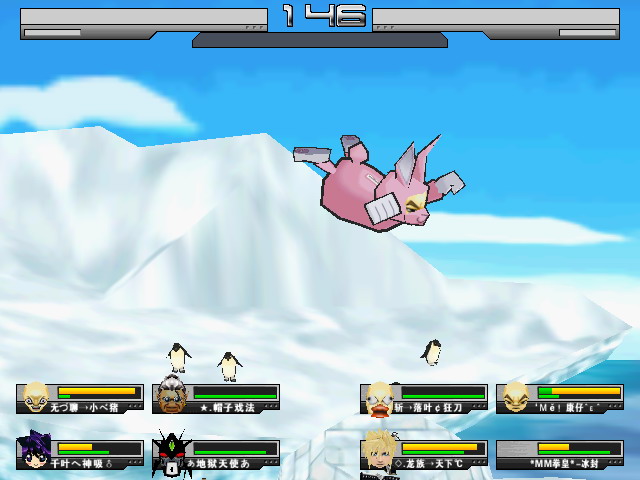Choose the purple-haired girl player portrait
Image resolution: width=640 pixels, height=480 pixels.
pyautogui.click(x=37, y=453)
